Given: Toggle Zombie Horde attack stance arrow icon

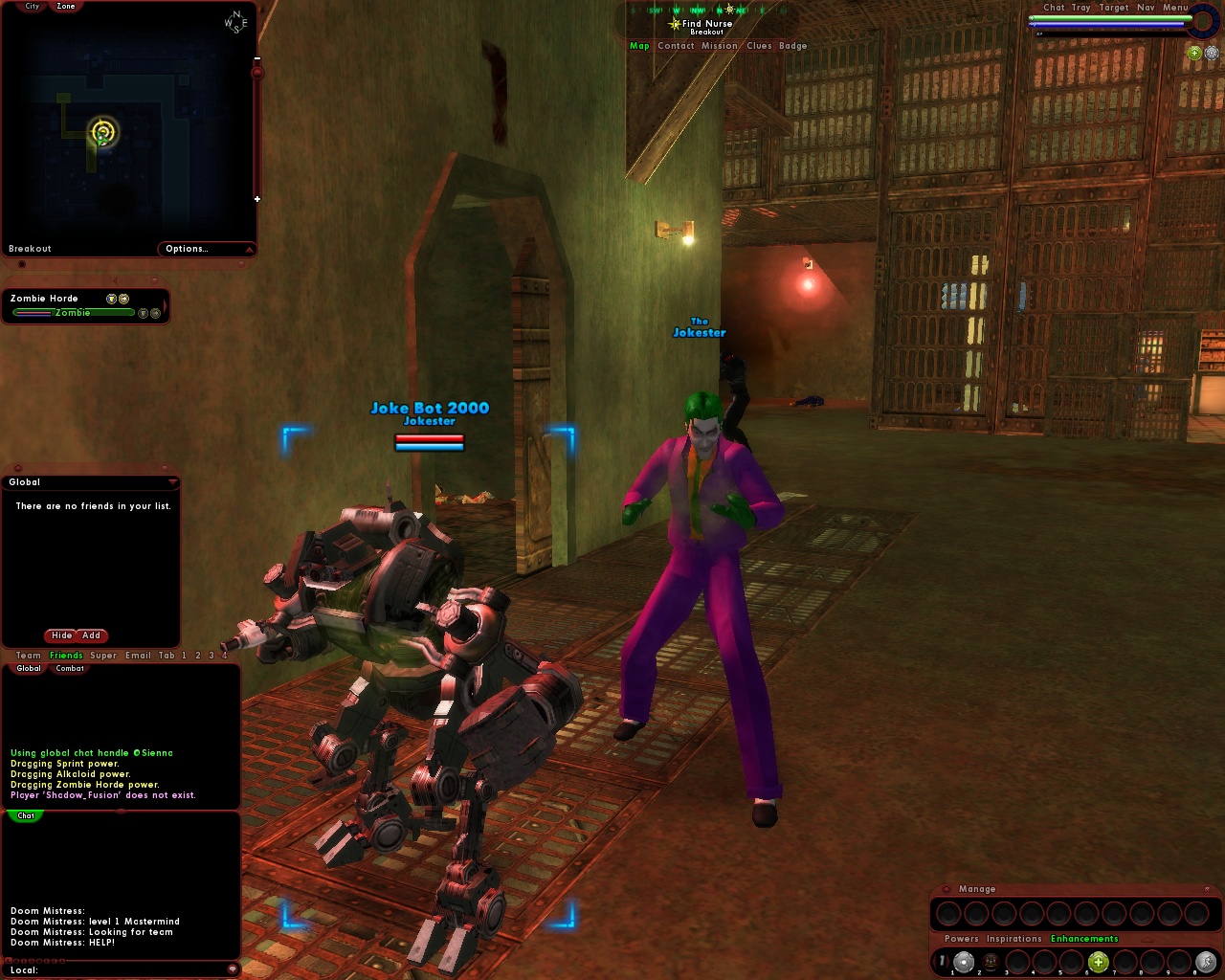Looking at the screenshot, I should click(123, 299).
